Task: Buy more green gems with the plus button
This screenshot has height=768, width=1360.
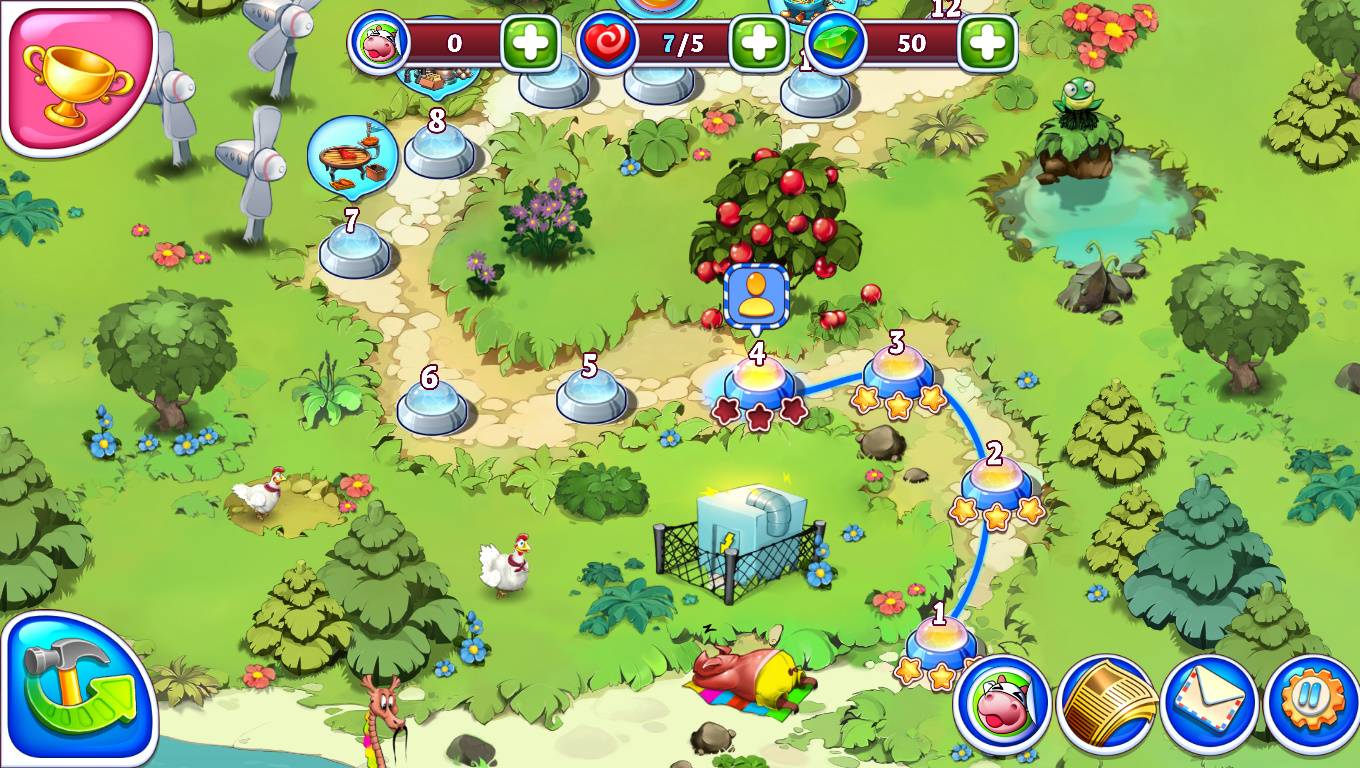Action: coord(987,43)
